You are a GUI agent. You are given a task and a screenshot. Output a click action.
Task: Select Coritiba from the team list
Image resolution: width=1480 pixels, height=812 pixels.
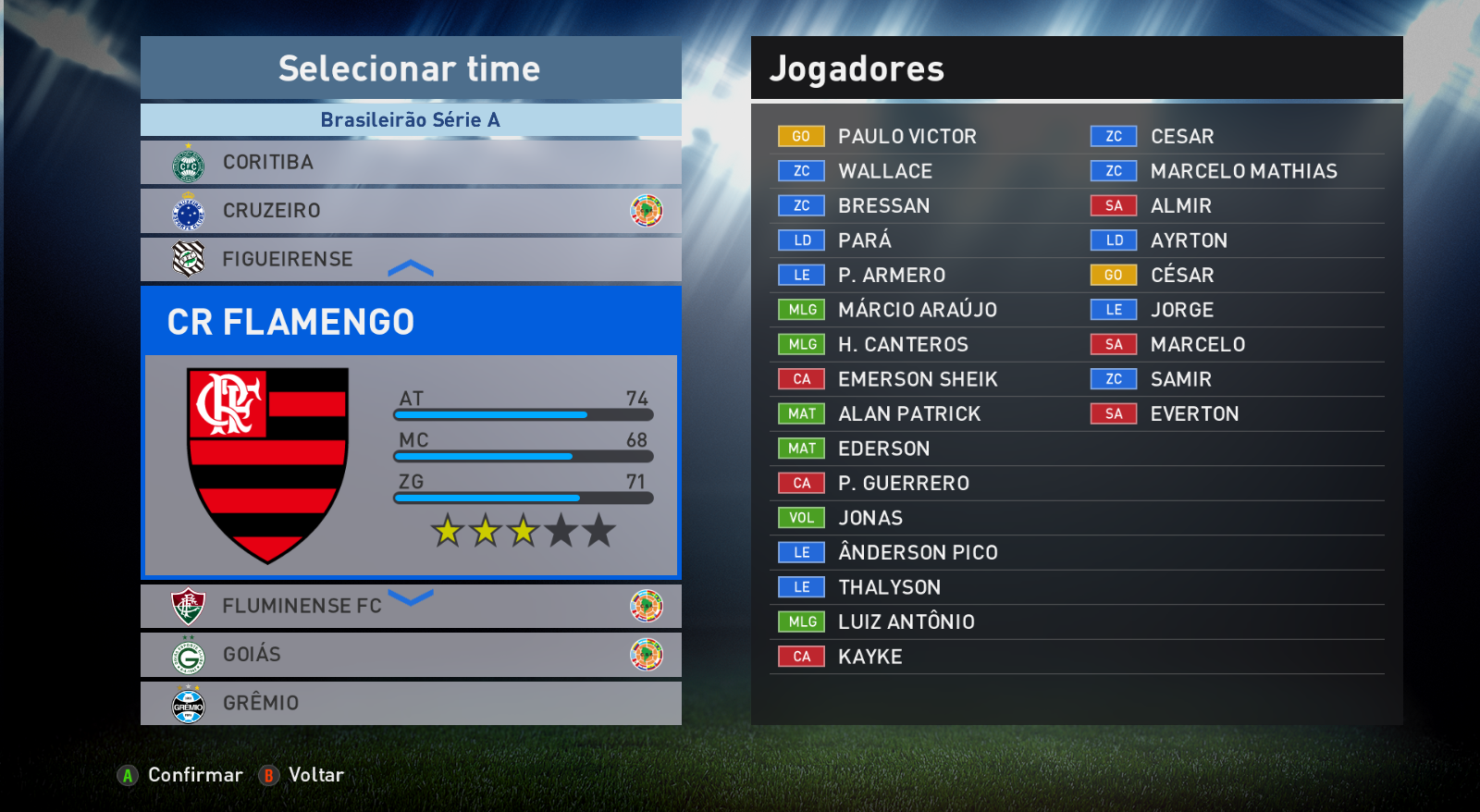[410, 163]
